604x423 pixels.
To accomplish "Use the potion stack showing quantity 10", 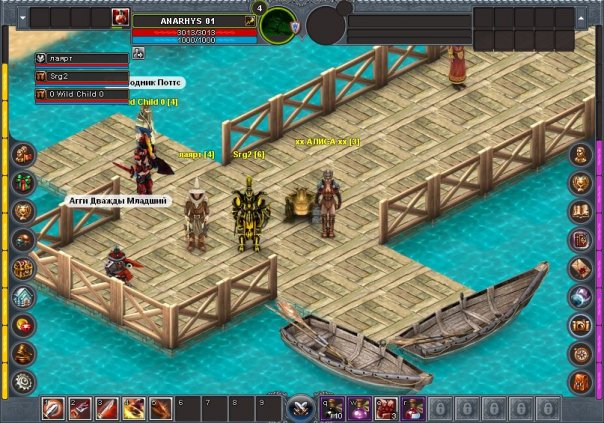I will tap(333, 408).
